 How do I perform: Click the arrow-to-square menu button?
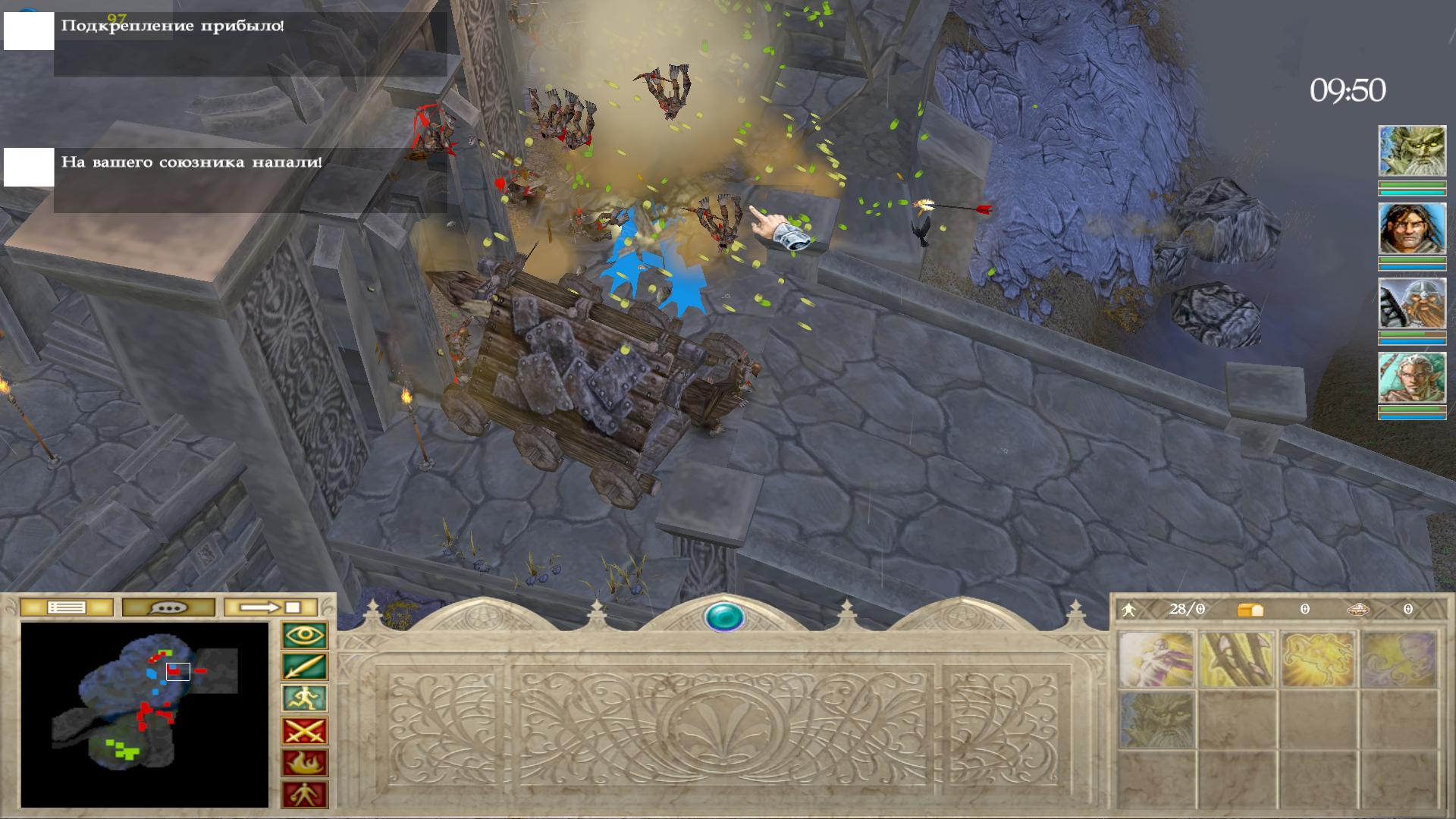tap(271, 607)
